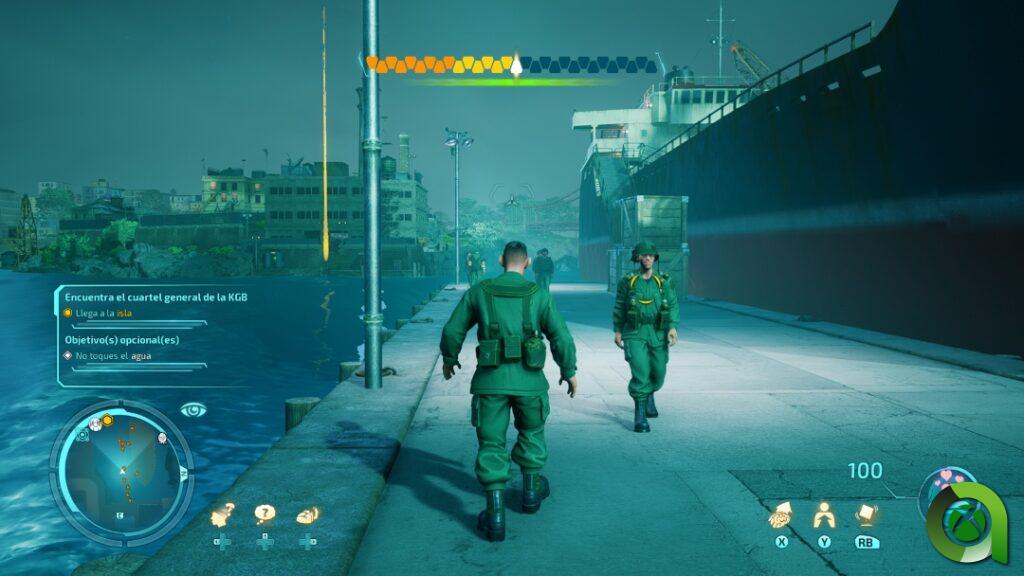The height and width of the screenshot is (576, 1024).
Task: Use the squid ink ability icon
Action: [781, 515]
